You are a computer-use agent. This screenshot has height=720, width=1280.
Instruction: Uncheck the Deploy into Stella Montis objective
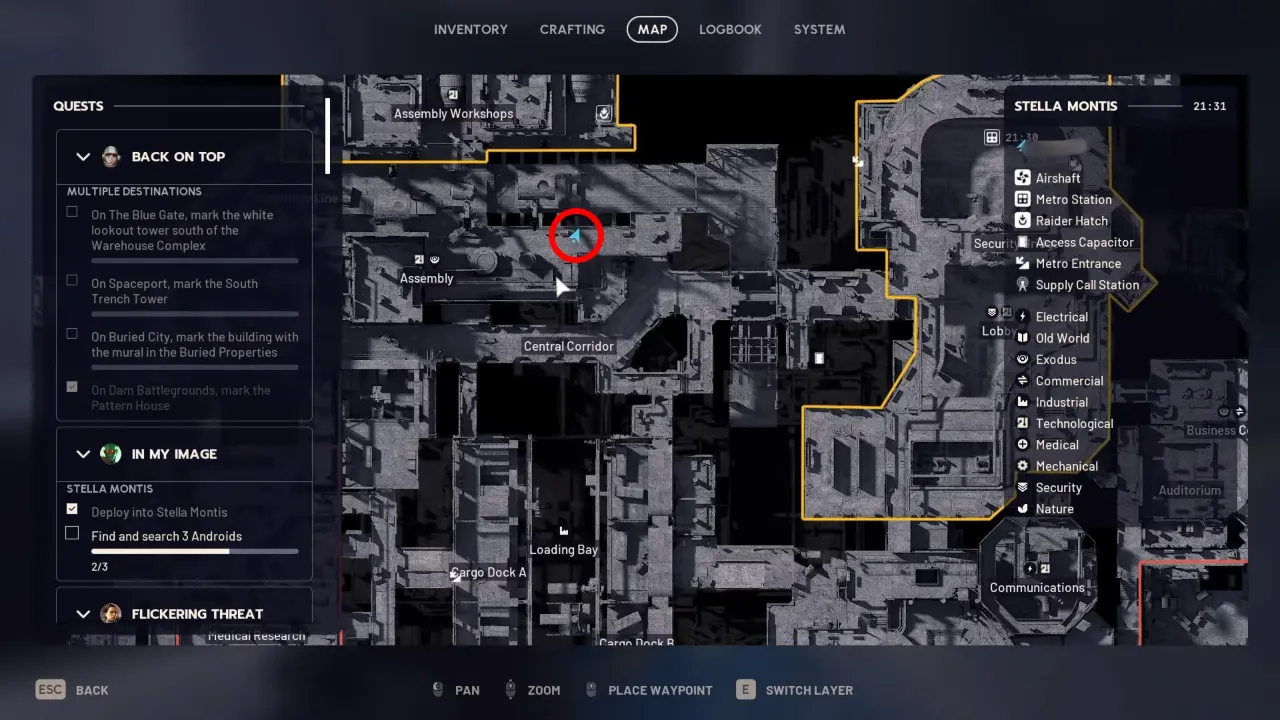72,508
